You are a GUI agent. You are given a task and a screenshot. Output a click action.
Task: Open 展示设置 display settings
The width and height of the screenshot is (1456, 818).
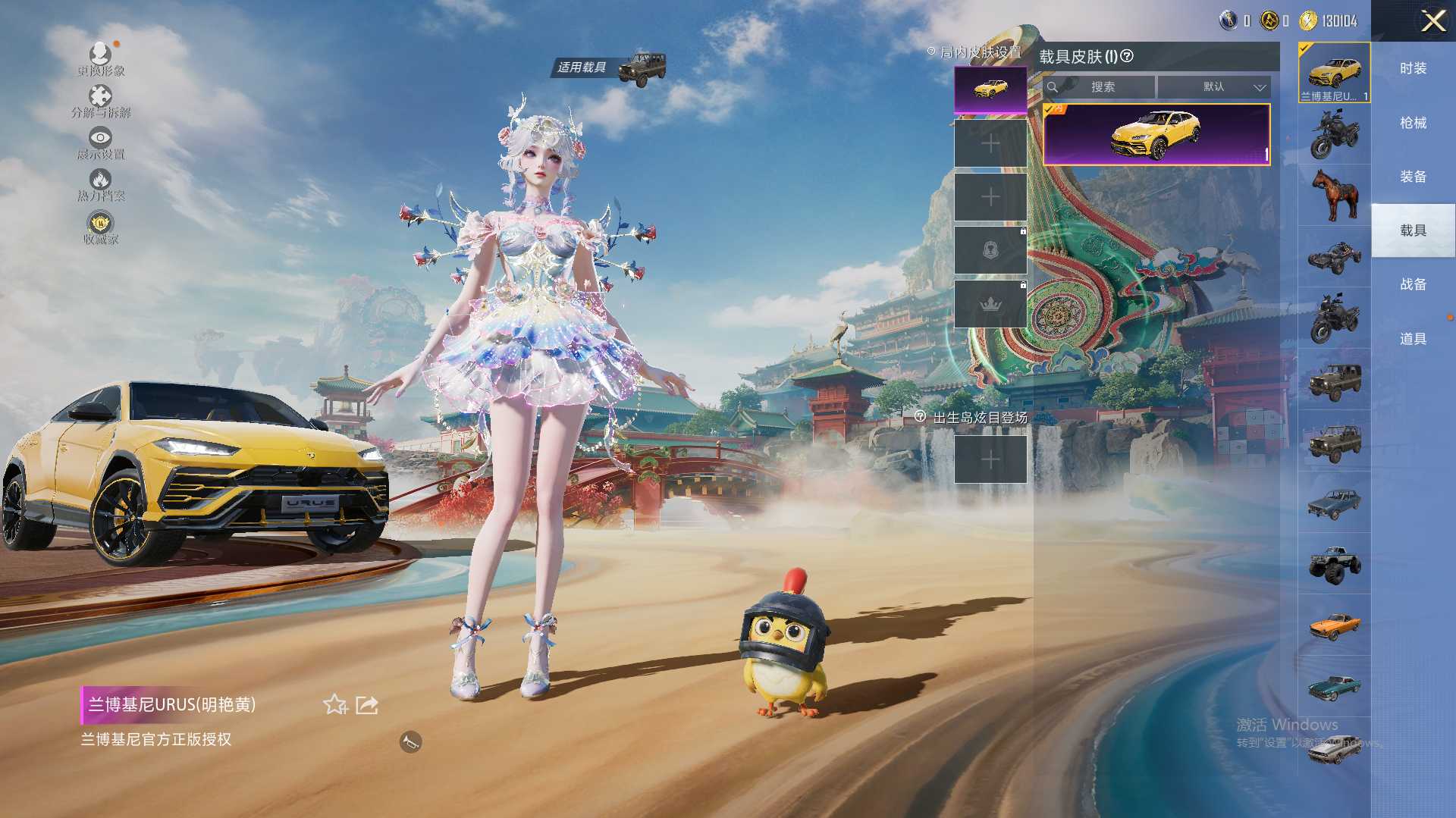click(x=100, y=143)
